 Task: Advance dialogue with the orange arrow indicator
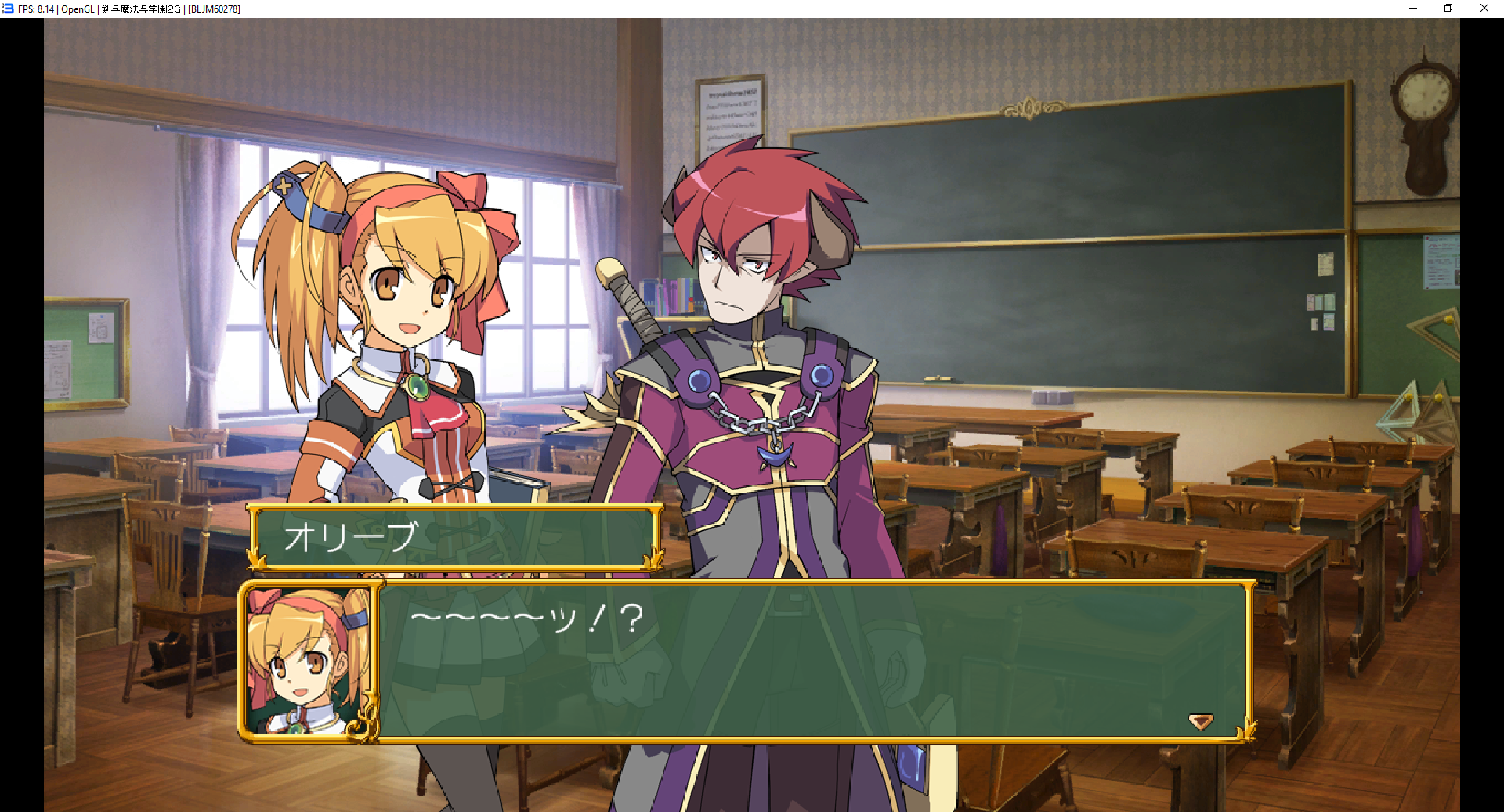click(x=1200, y=720)
